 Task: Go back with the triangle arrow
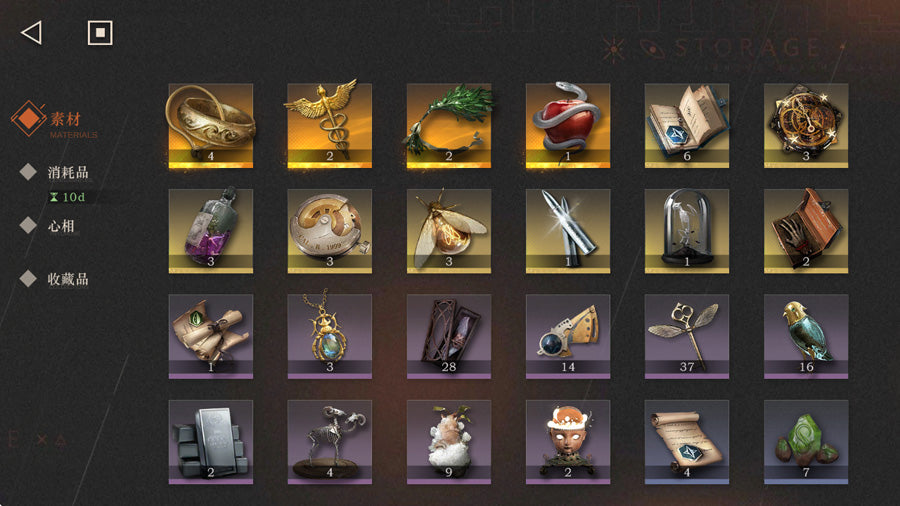click(x=31, y=33)
